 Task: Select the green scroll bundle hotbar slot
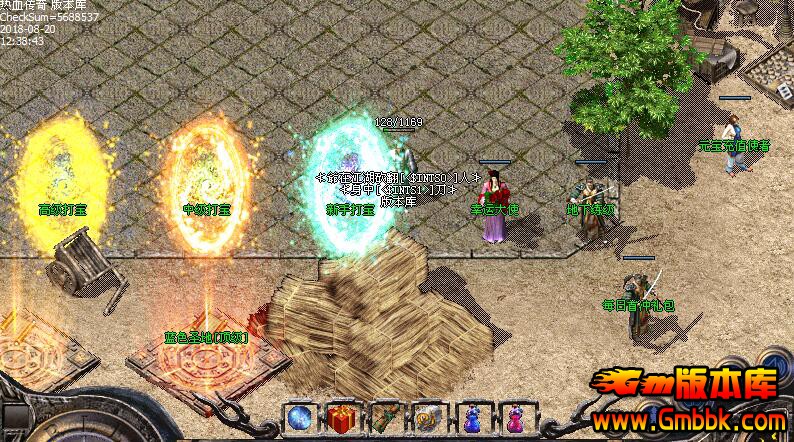(x=385, y=418)
